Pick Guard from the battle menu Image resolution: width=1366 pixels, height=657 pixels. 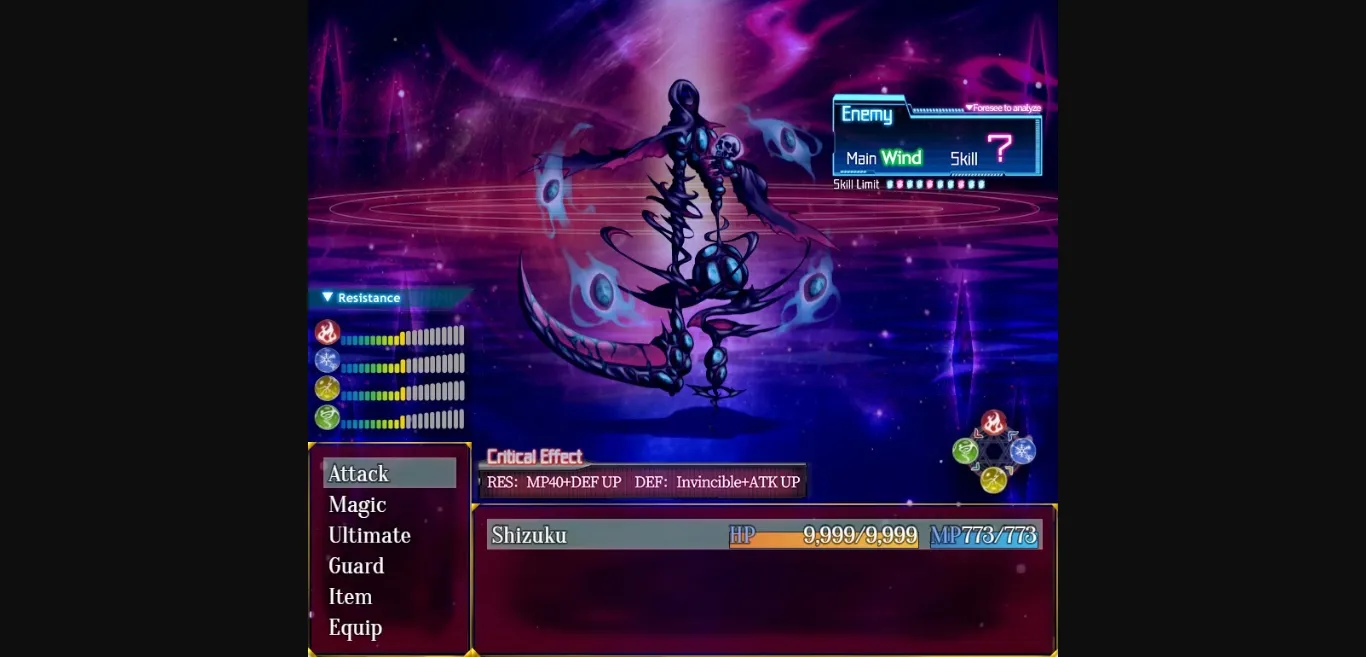[356, 566]
